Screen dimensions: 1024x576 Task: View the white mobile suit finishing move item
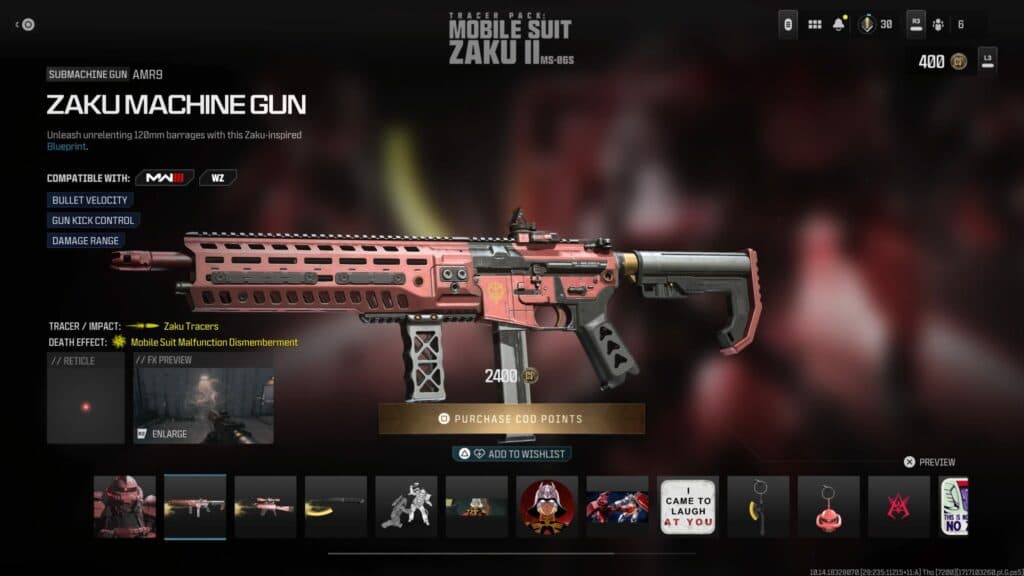click(x=406, y=506)
